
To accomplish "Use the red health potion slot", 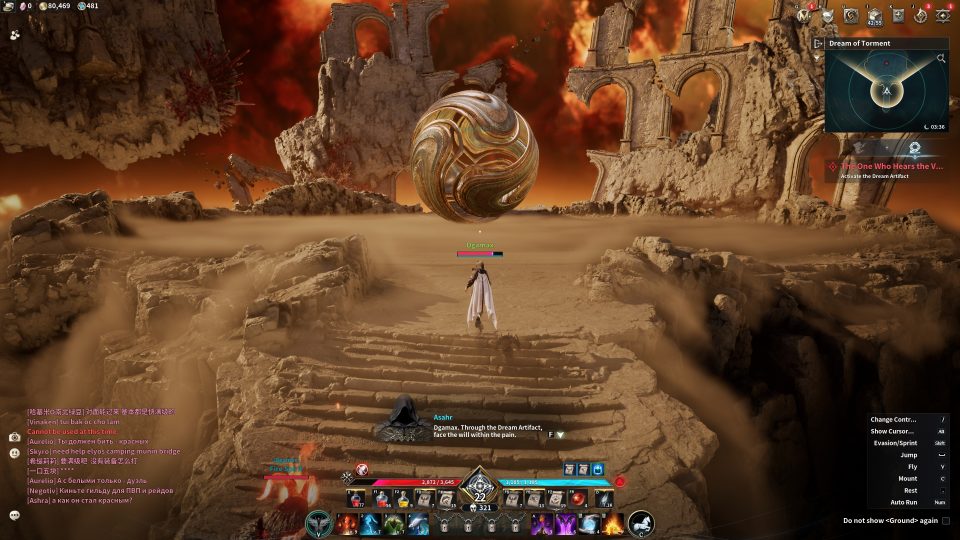I will pyautogui.click(x=355, y=497).
